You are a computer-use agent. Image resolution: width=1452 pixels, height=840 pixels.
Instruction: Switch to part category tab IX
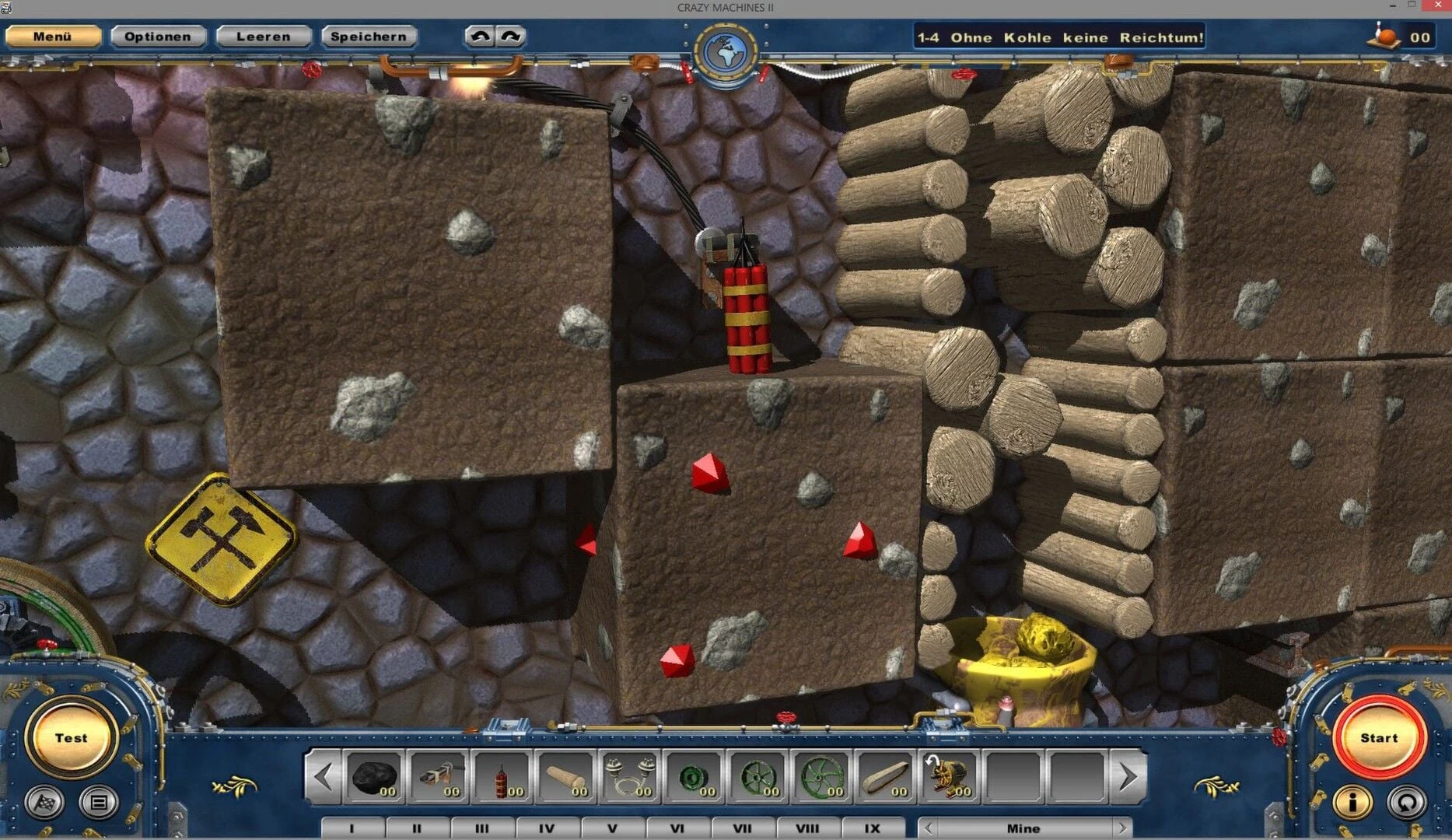(x=873, y=828)
